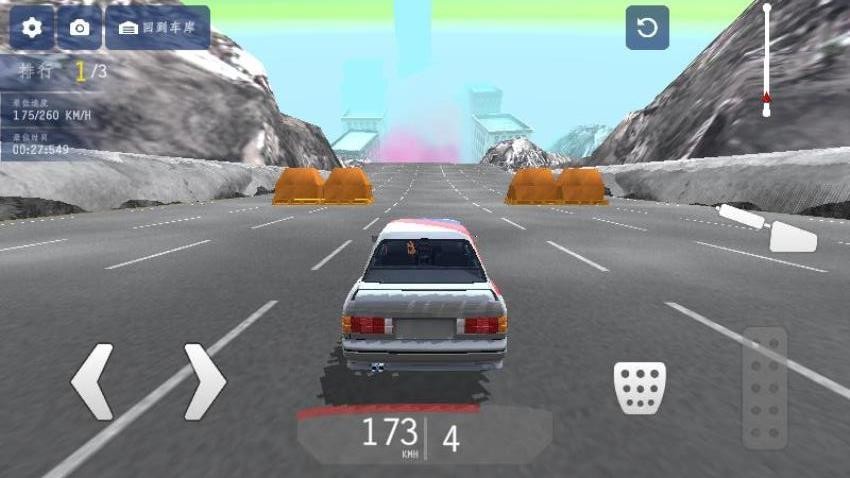Tap the camera view button

click(80, 28)
